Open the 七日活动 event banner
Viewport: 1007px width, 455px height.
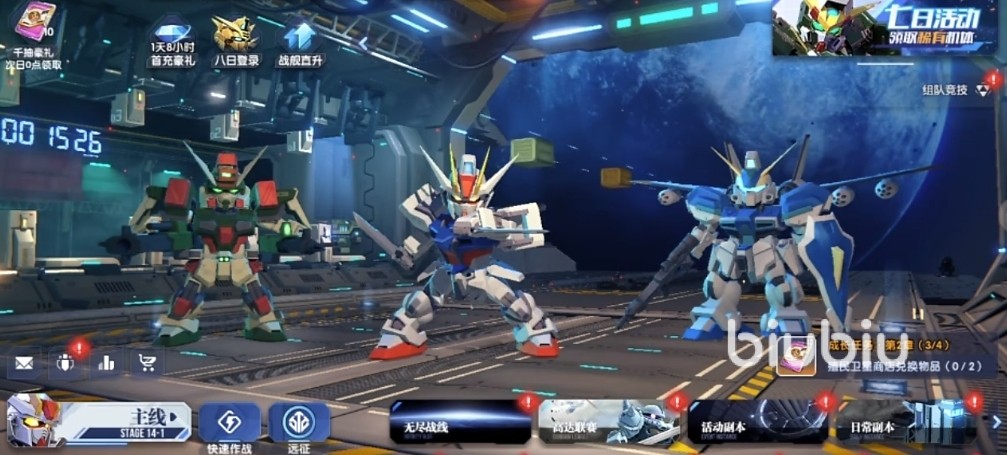pos(888,27)
